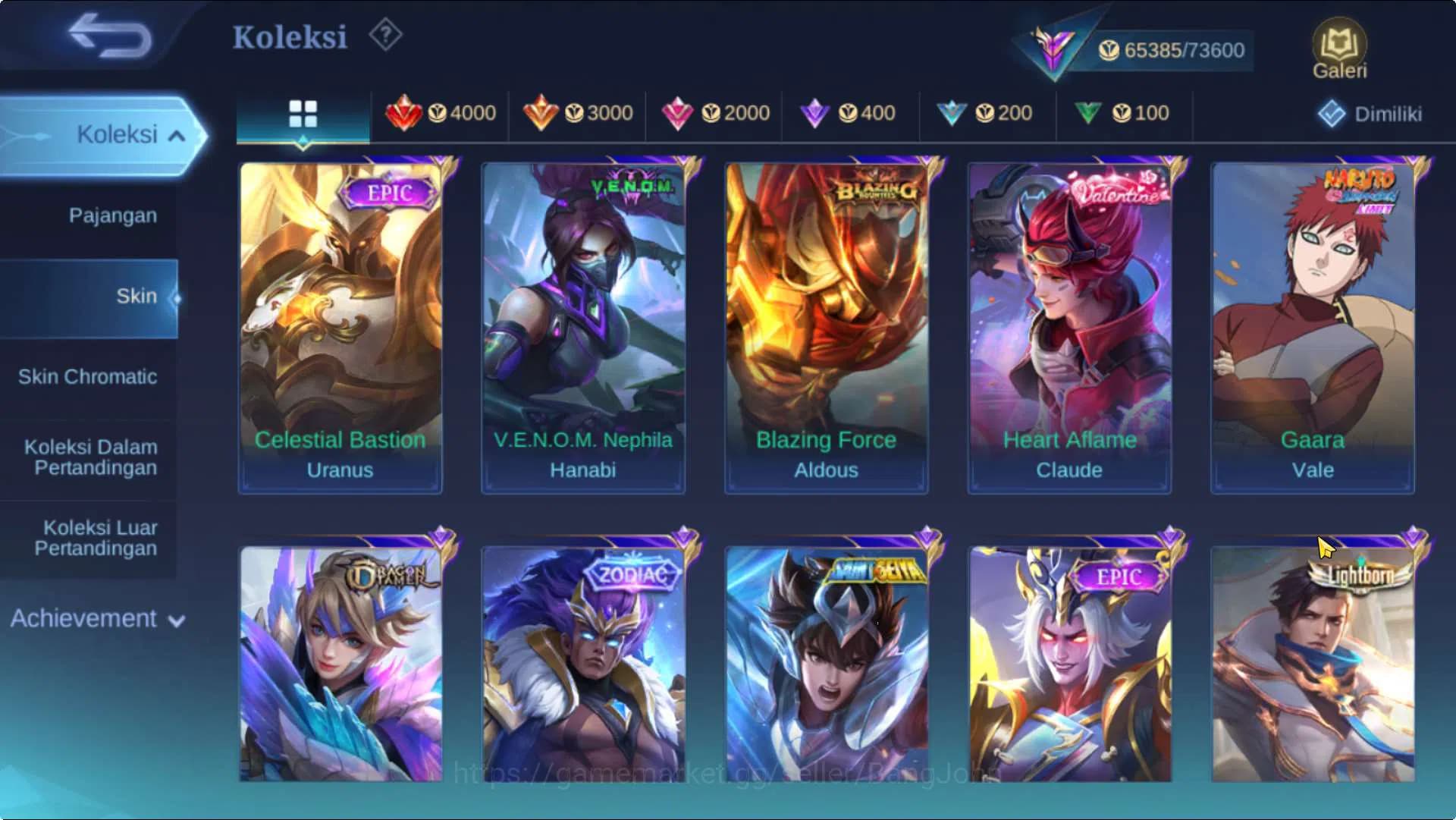Switch to the Skin tab
This screenshot has width=1456, height=820.
[136, 296]
